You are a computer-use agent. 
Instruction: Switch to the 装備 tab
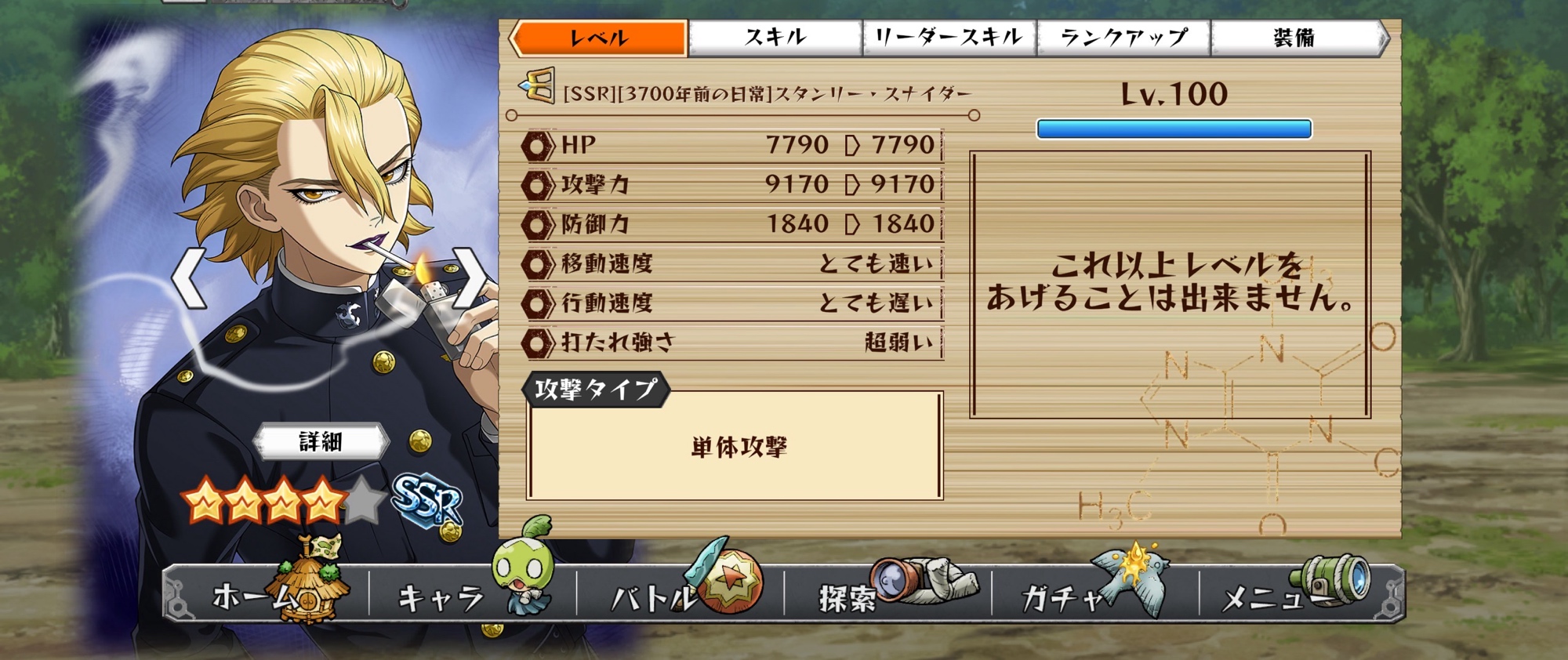click(1295, 38)
